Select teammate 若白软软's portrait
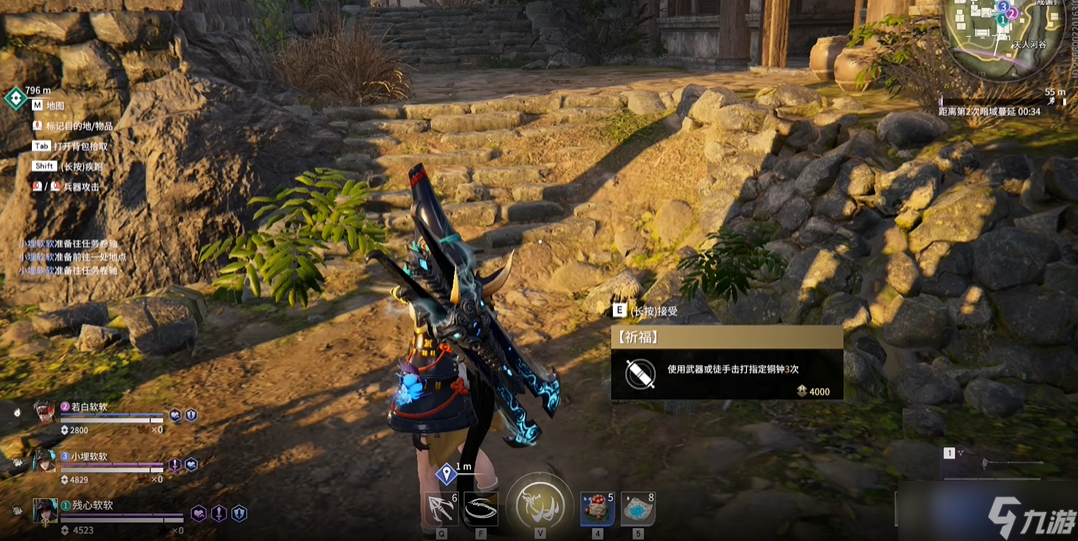The height and width of the screenshot is (541, 1078). point(44,412)
